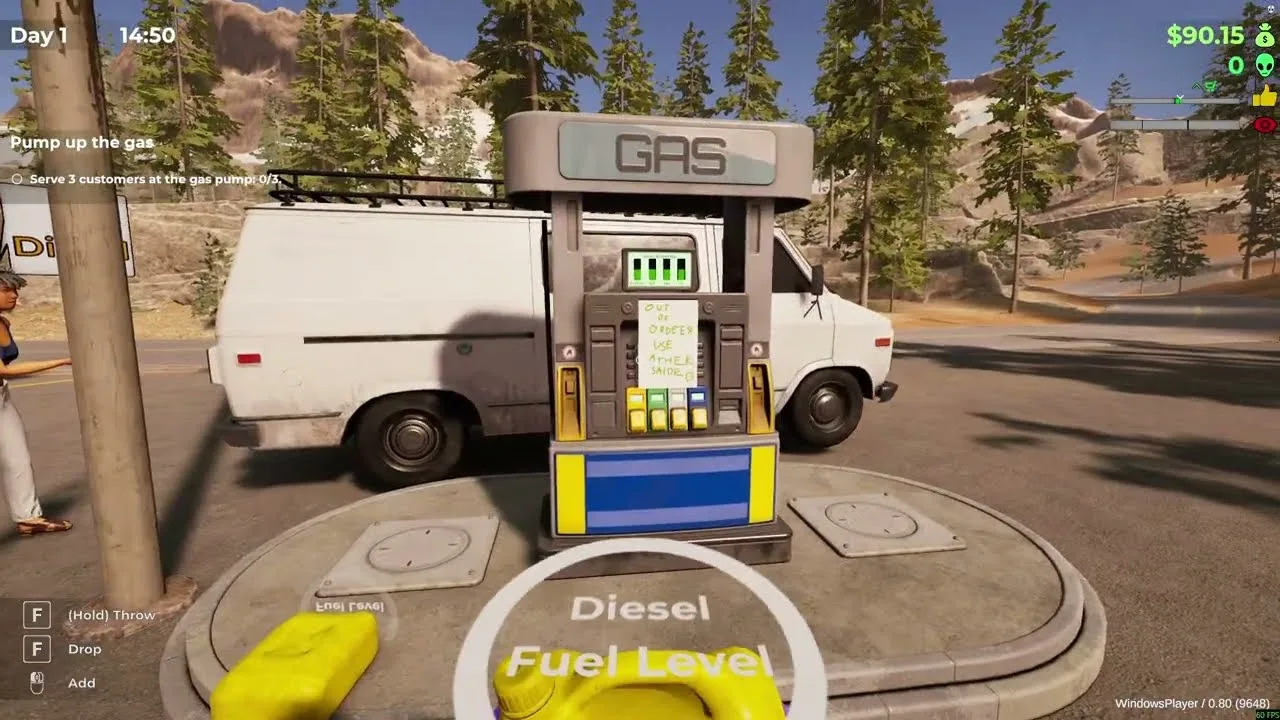1280x720 pixels.
Task: Click the money bag icon beside $90.15
Action: (x=1264, y=37)
